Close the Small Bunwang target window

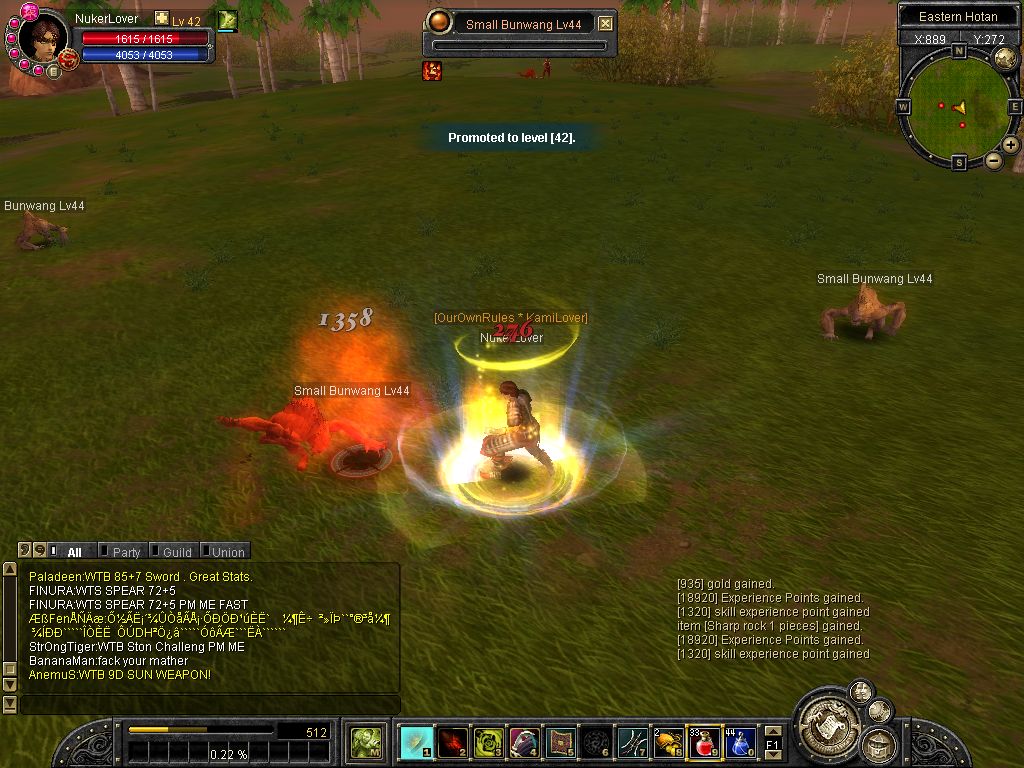click(605, 24)
